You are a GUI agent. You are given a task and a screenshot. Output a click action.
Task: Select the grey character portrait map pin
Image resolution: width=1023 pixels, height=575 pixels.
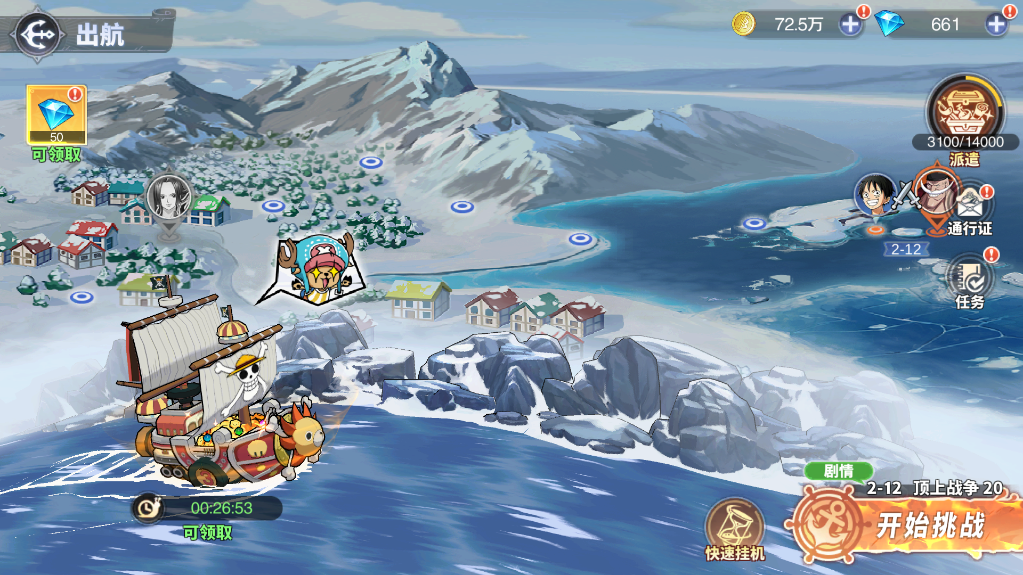[x=166, y=198]
